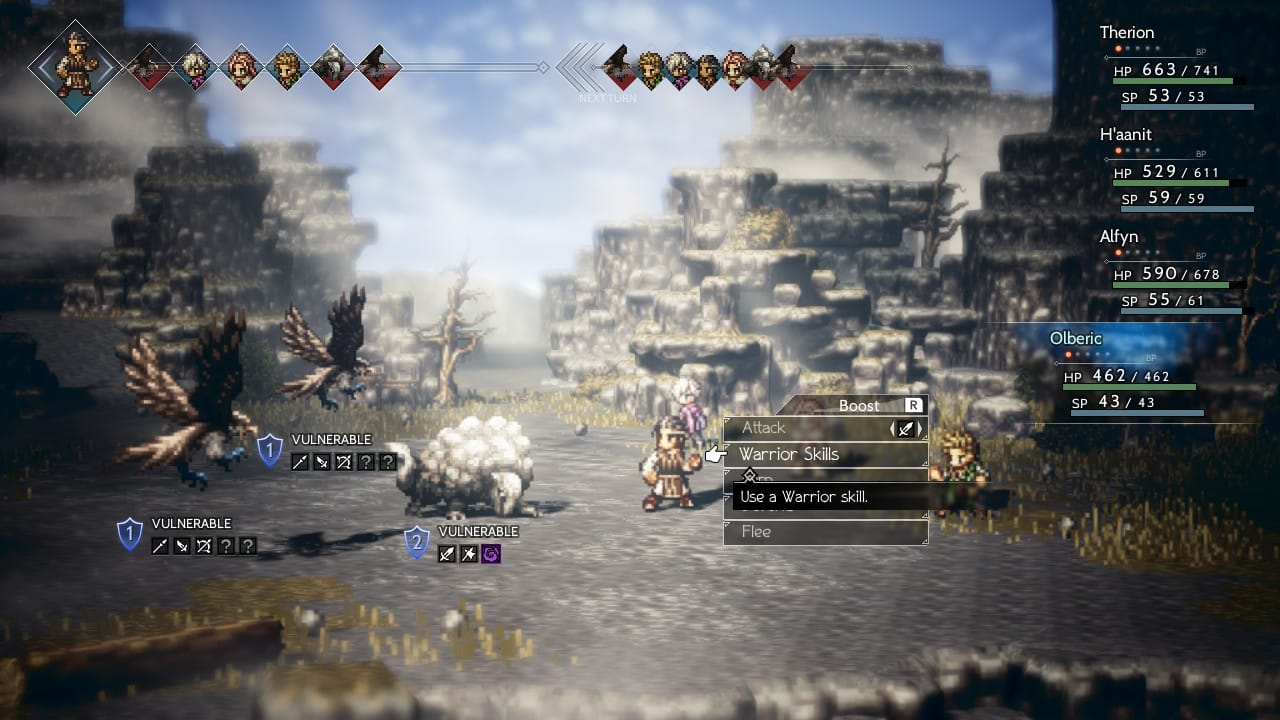Select Therion's party status panel
This screenshot has height=720, width=1280.
(x=1175, y=68)
